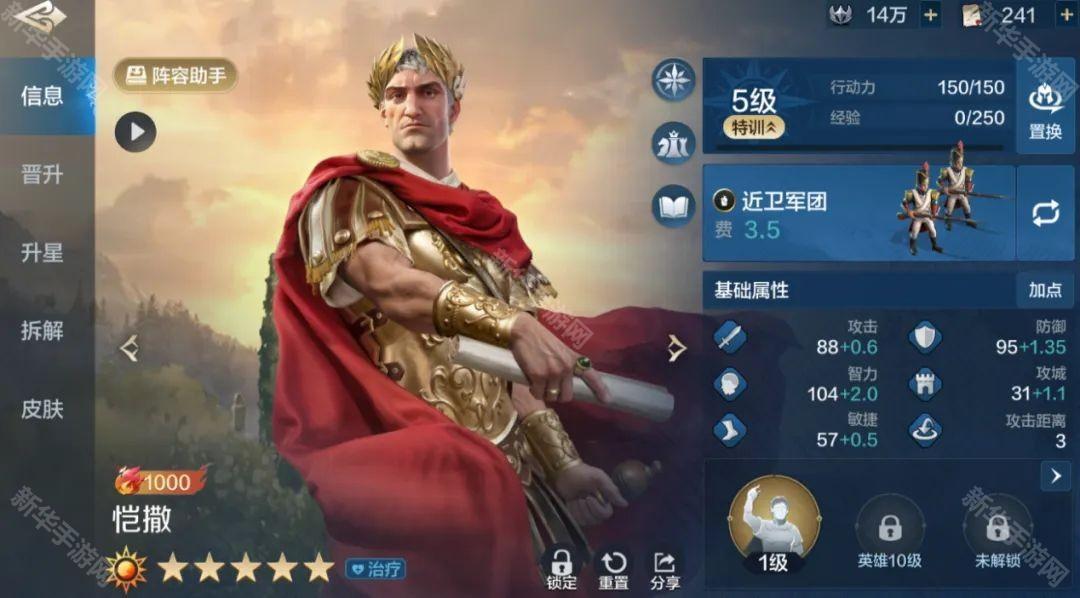Click 加点 to allocate attribute points

point(1045,290)
